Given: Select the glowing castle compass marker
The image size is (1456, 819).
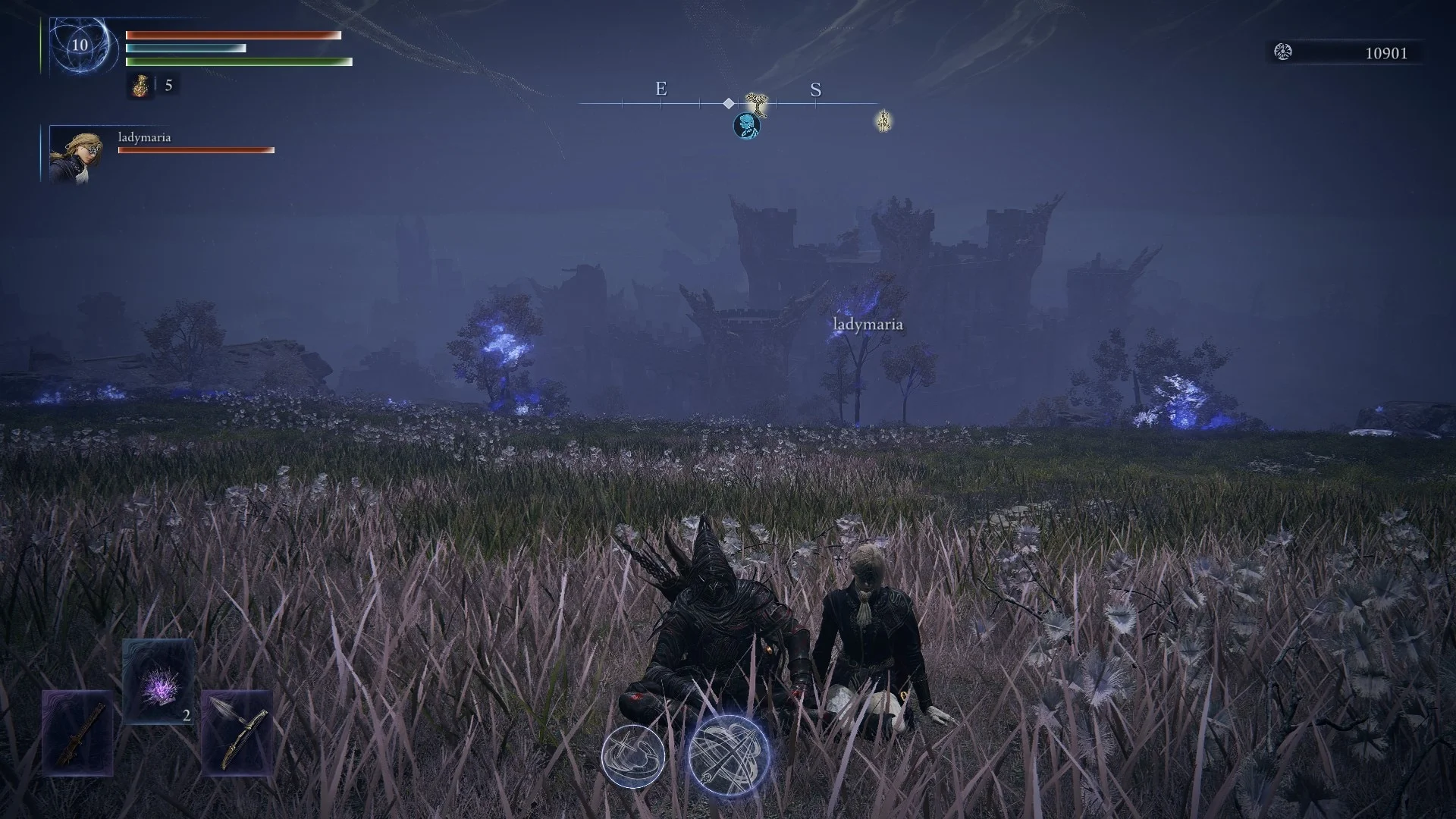Looking at the screenshot, I should click(883, 121).
